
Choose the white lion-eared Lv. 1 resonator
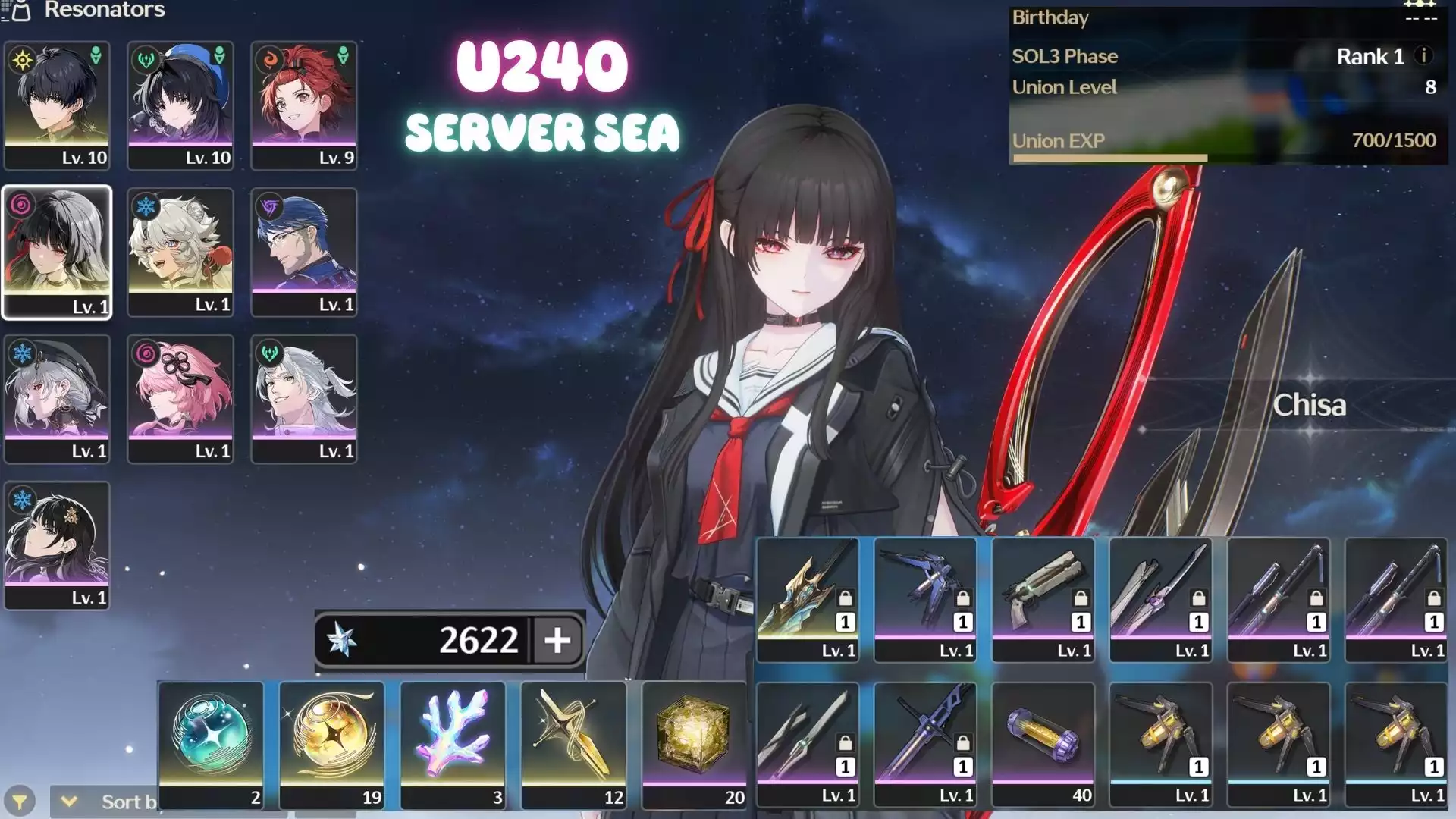click(180, 252)
